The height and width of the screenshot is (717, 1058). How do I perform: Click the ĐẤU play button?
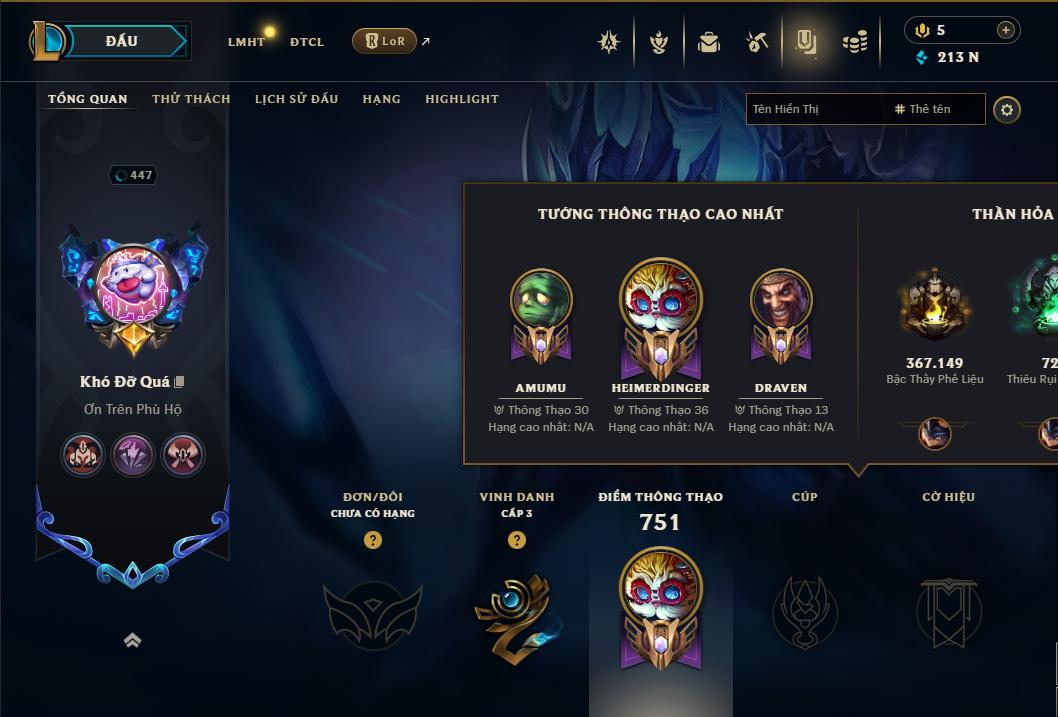121,41
